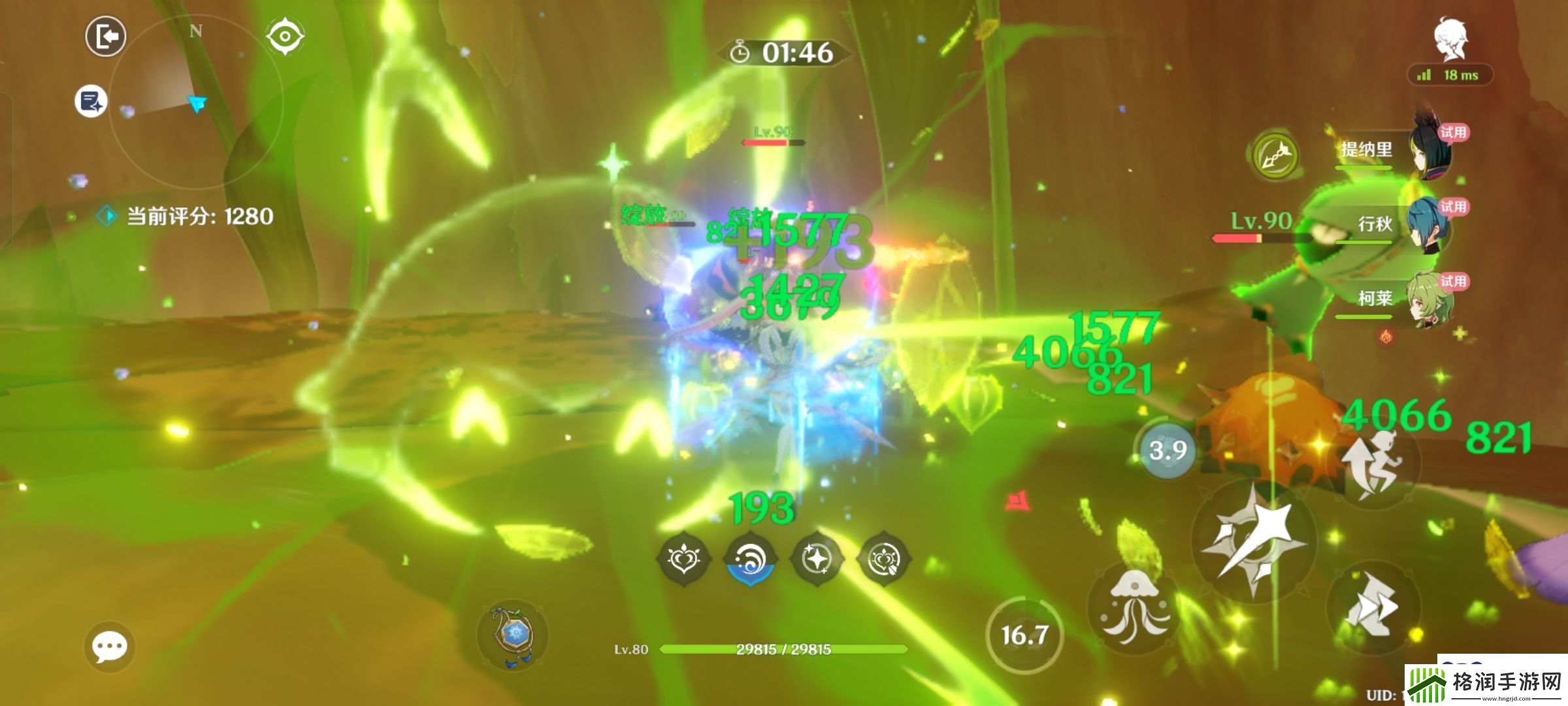Activate the elemental burst on cooldown 16.7
This screenshot has height=706, width=1568.
[x=1024, y=634]
